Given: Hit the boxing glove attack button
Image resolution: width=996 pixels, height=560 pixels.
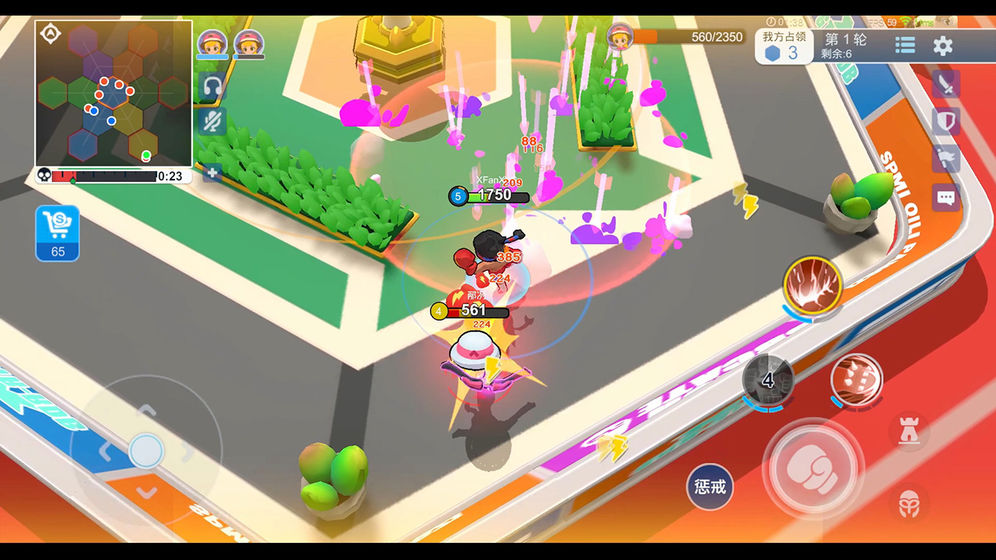Looking at the screenshot, I should coord(811,465).
